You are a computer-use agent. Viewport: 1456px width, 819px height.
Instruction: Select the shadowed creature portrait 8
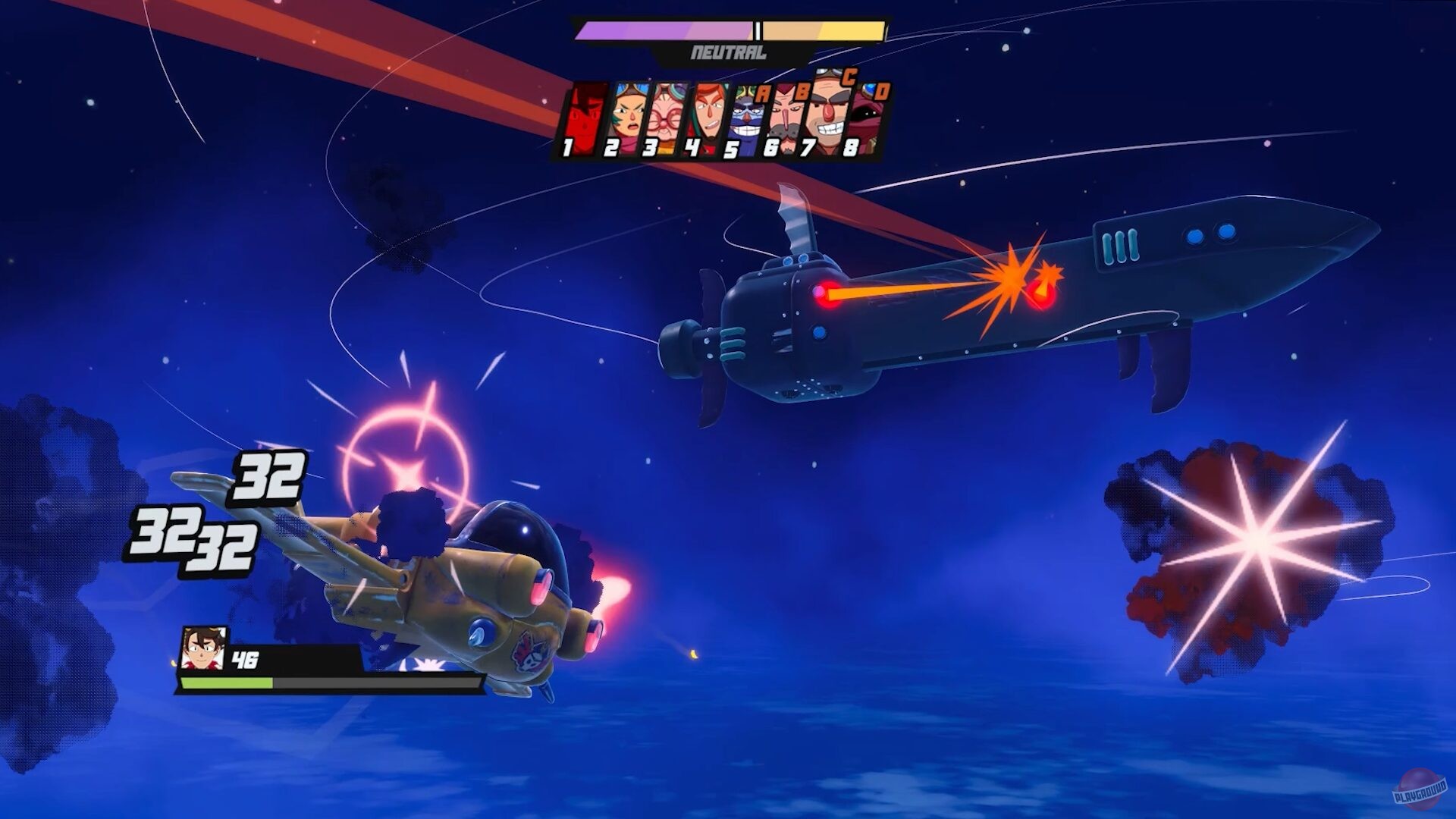[868, 118]
